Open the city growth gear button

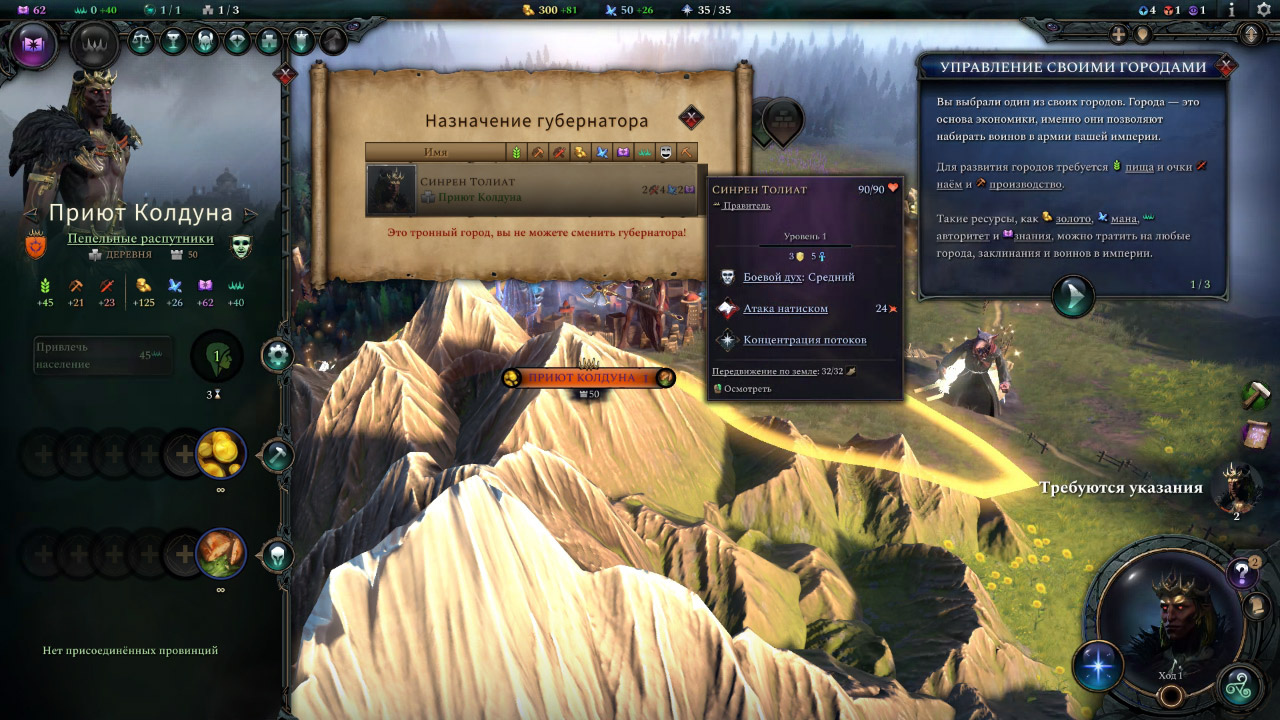coord(278,355)
